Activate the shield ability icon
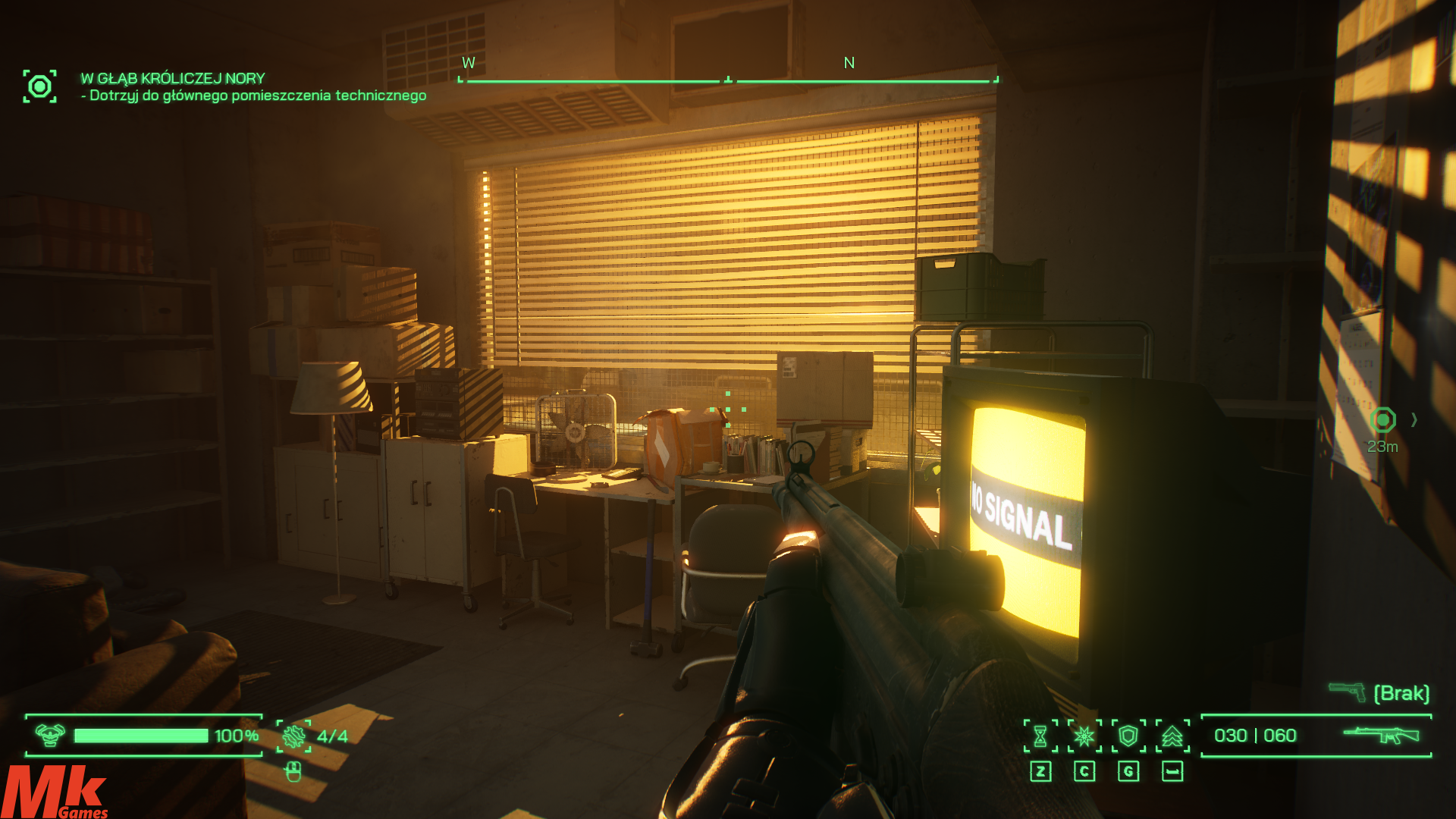1456x819 pixels. 1128,736
